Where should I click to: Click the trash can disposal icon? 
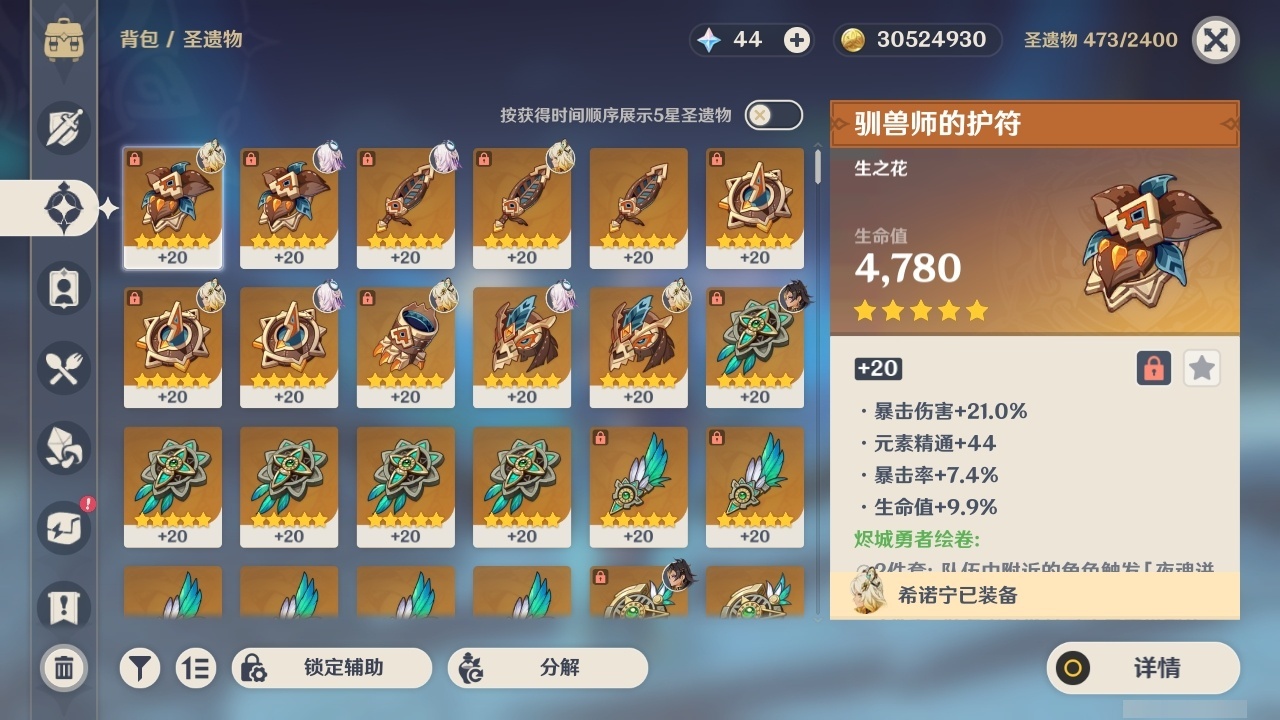pos(62,668)
